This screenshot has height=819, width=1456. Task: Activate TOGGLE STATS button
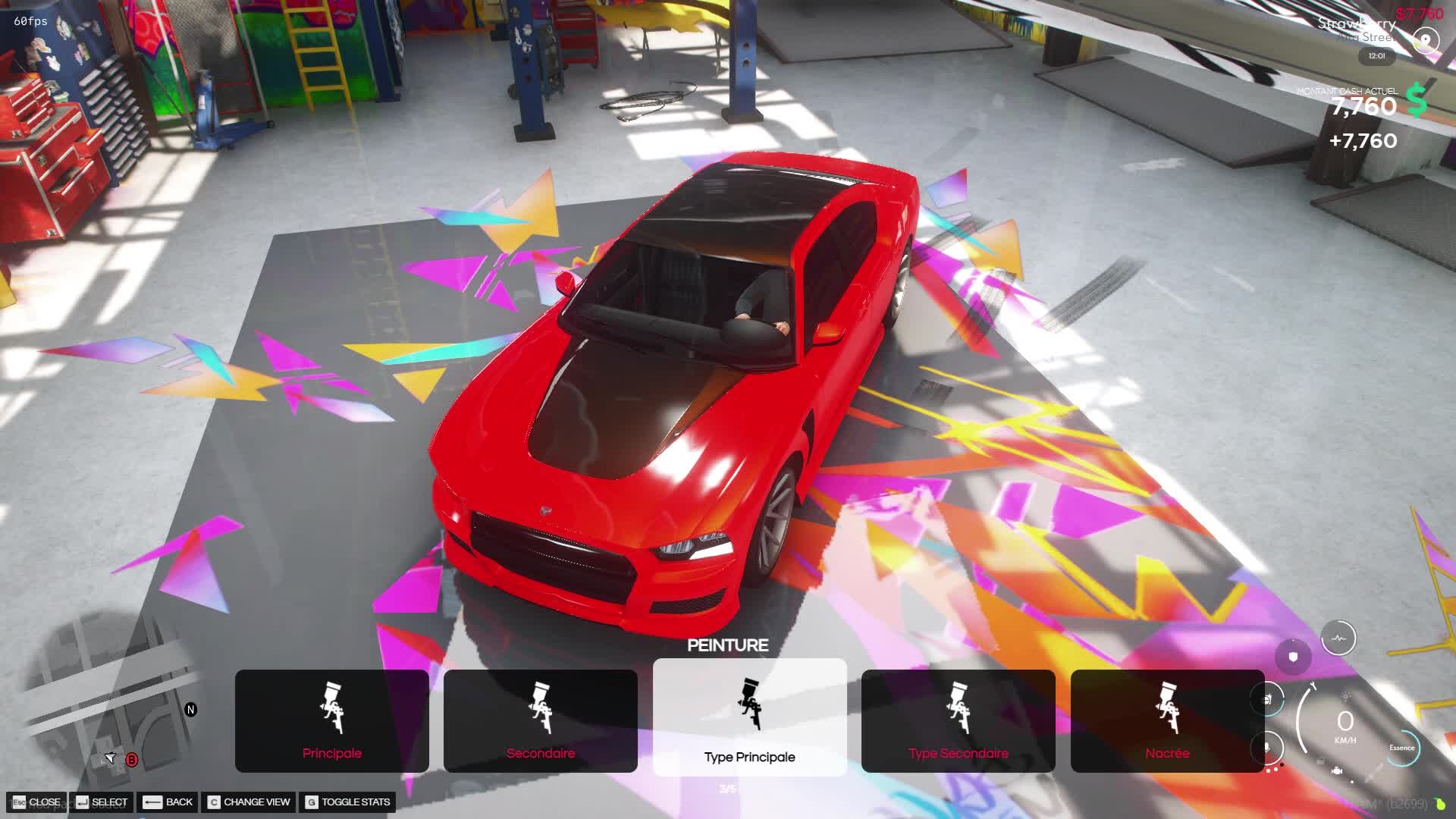[x=348, y=802]
